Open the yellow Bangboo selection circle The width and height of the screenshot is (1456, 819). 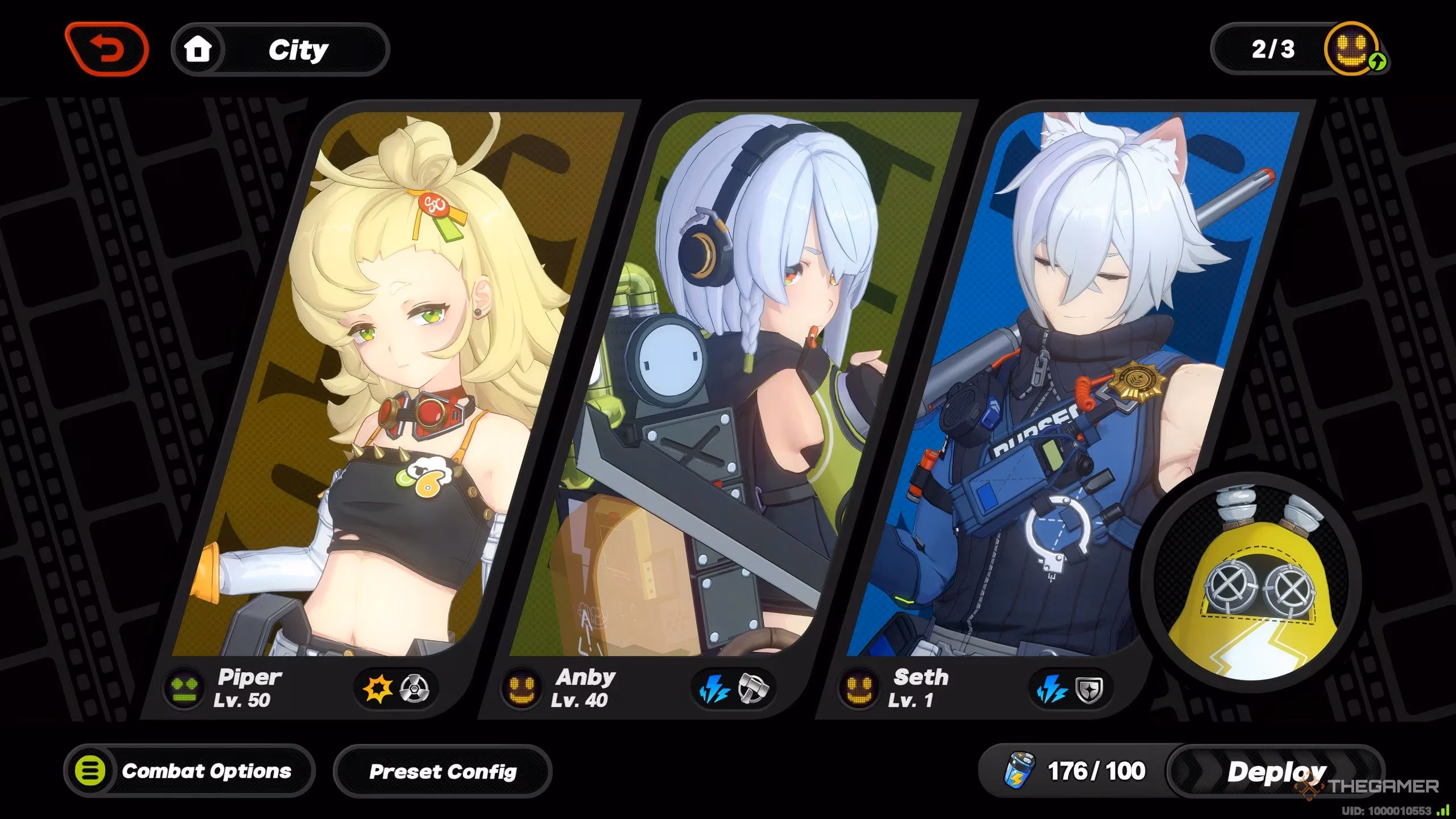tap(1251, 586)
